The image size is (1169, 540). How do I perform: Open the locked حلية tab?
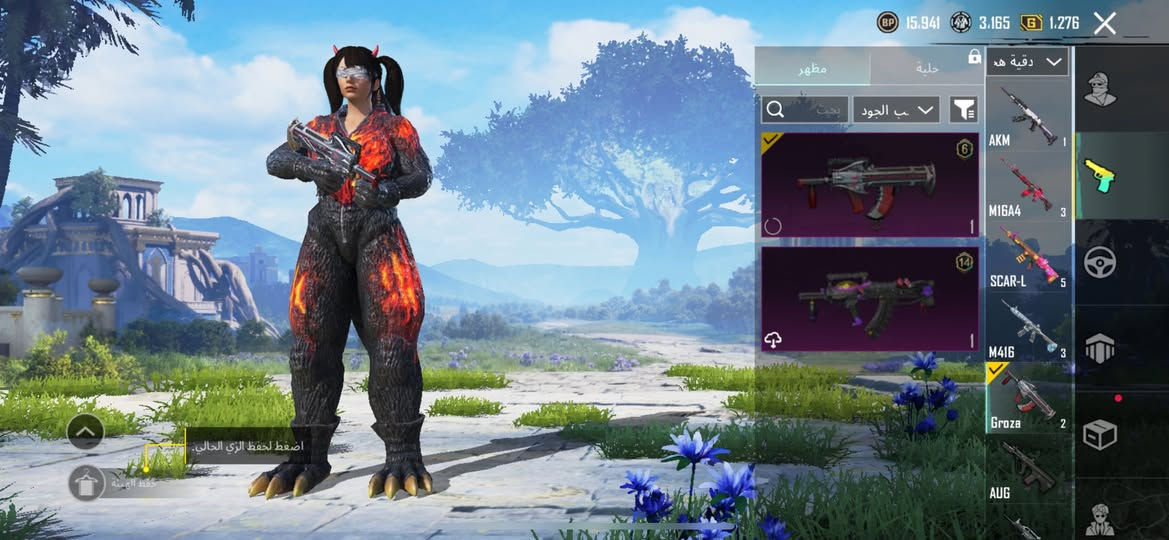(927, 68)
